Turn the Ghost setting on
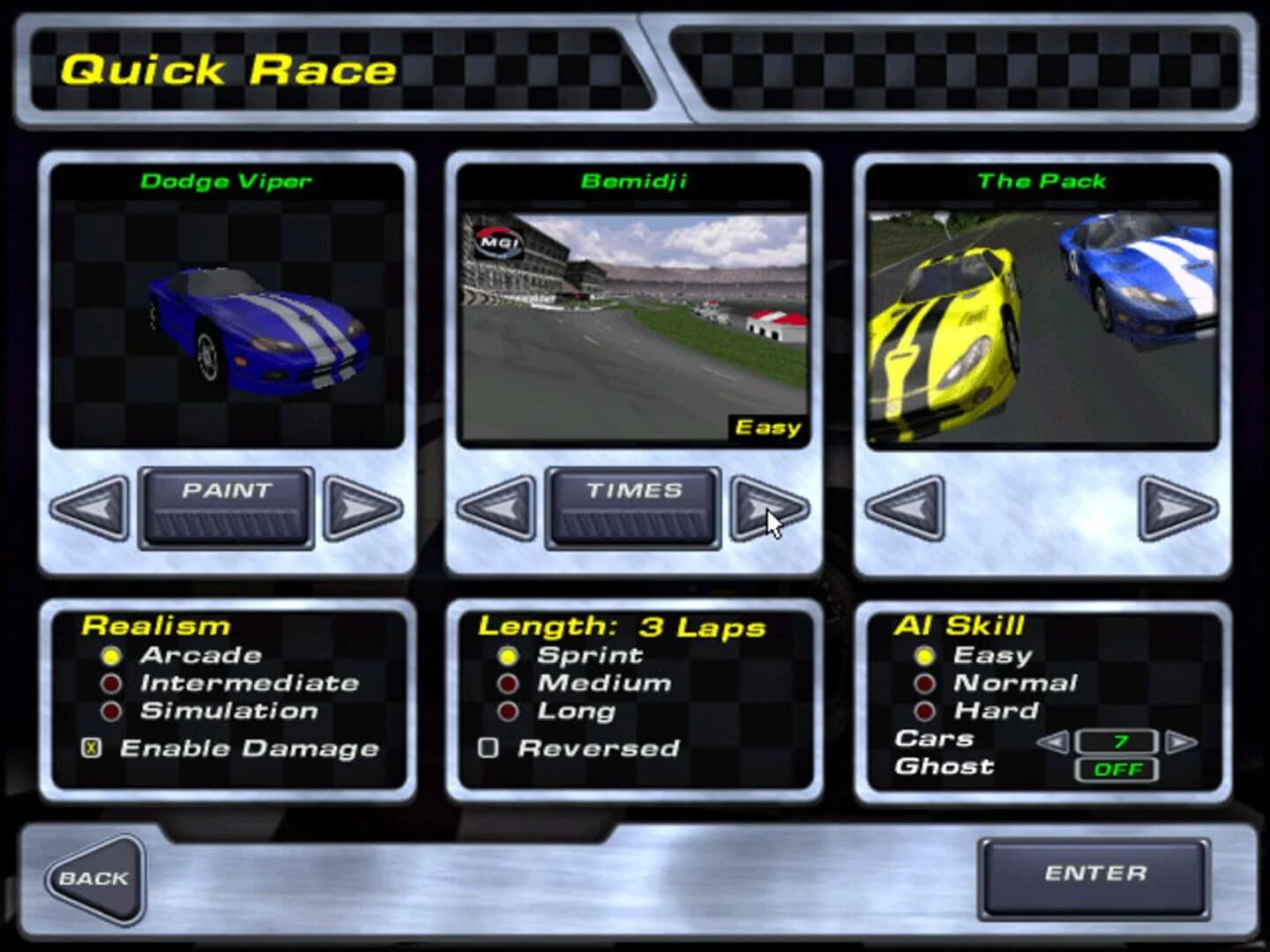 click(x=1116, y=770)
